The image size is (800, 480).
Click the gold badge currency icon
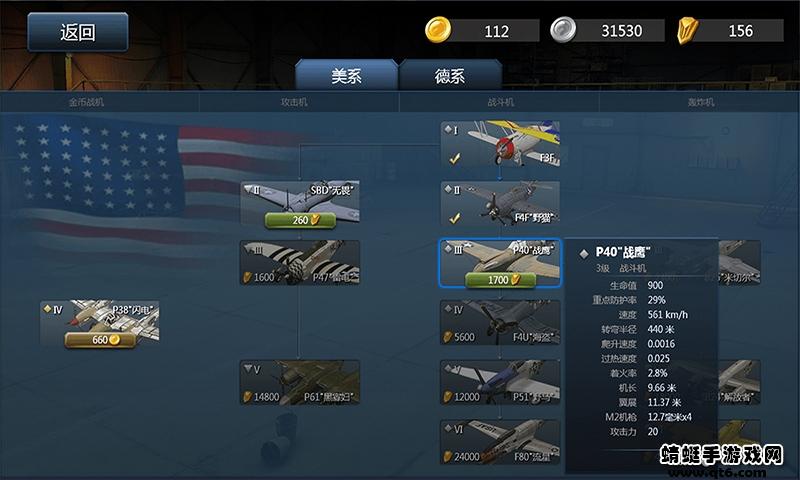pyautogui.click(x=689, y=30)
